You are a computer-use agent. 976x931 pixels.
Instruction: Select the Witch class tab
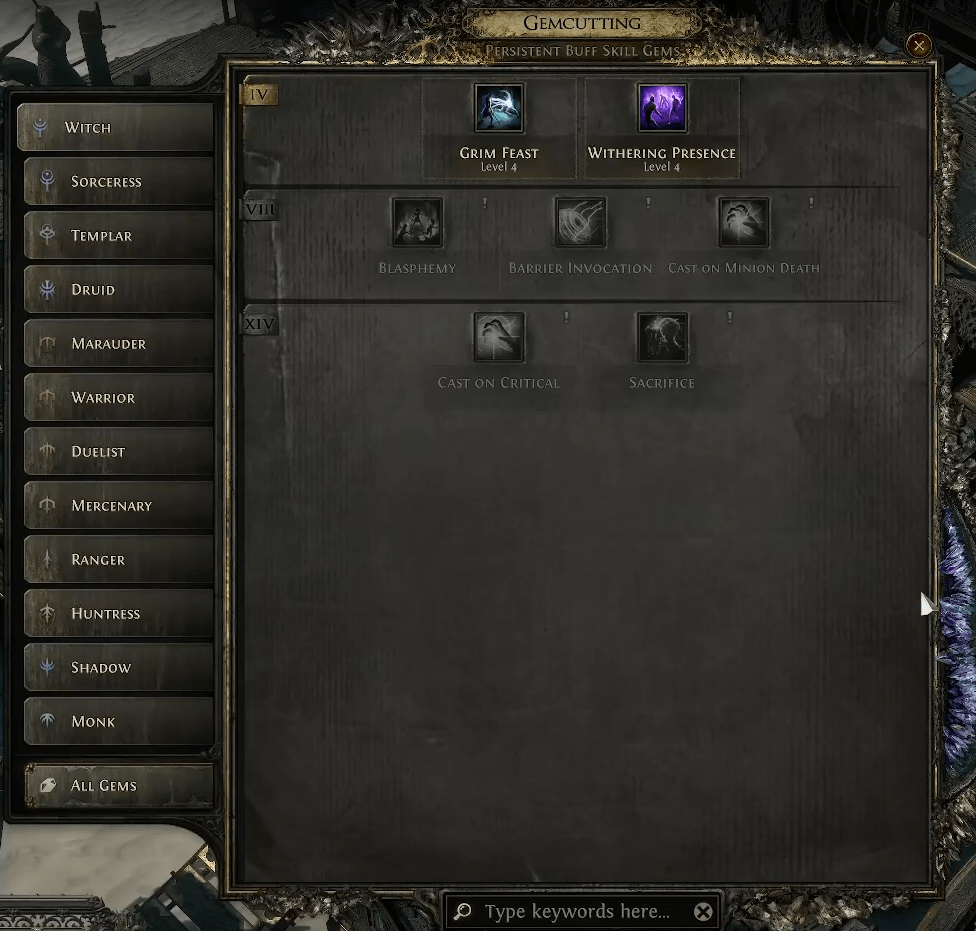coord(115,128)
